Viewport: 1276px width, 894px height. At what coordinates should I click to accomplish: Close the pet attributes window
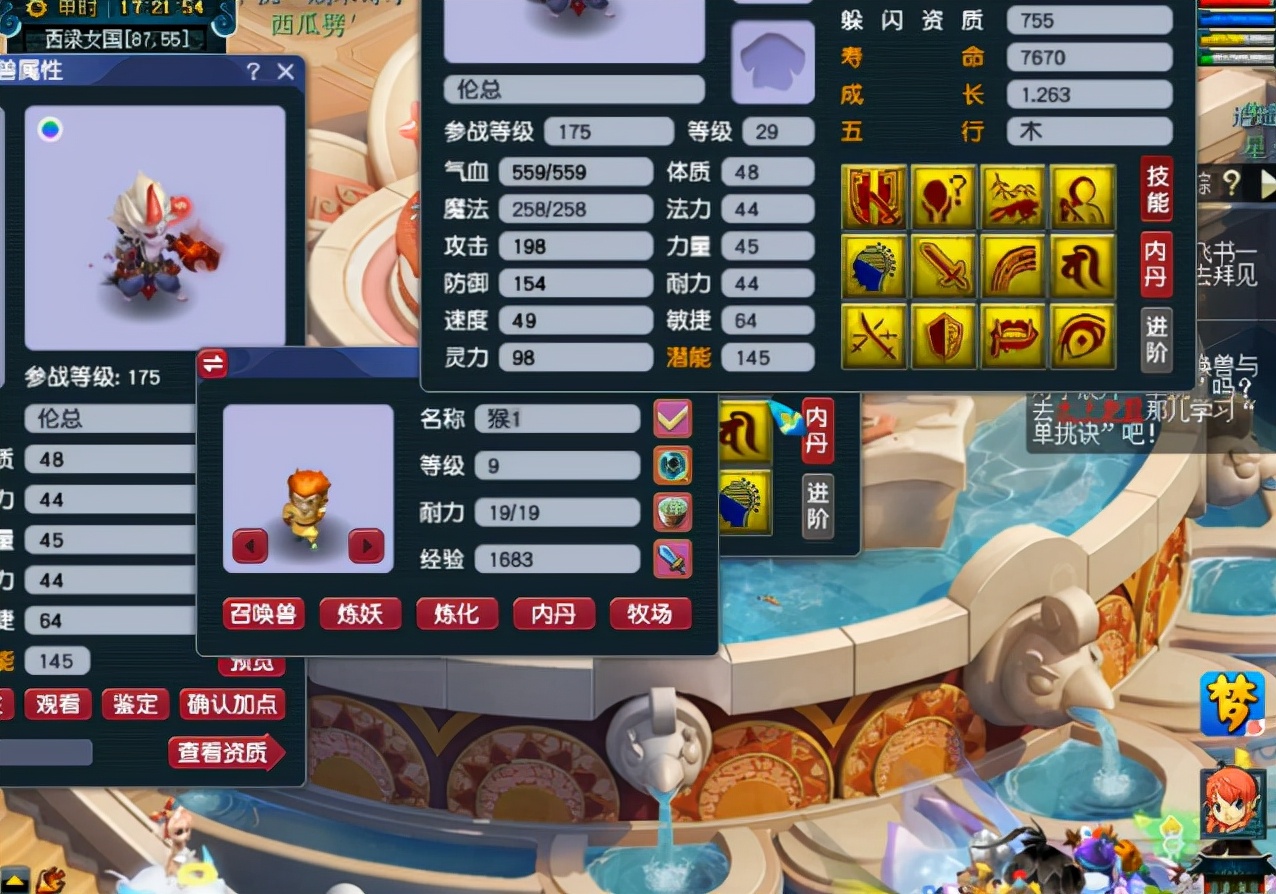tap(286, 72)
